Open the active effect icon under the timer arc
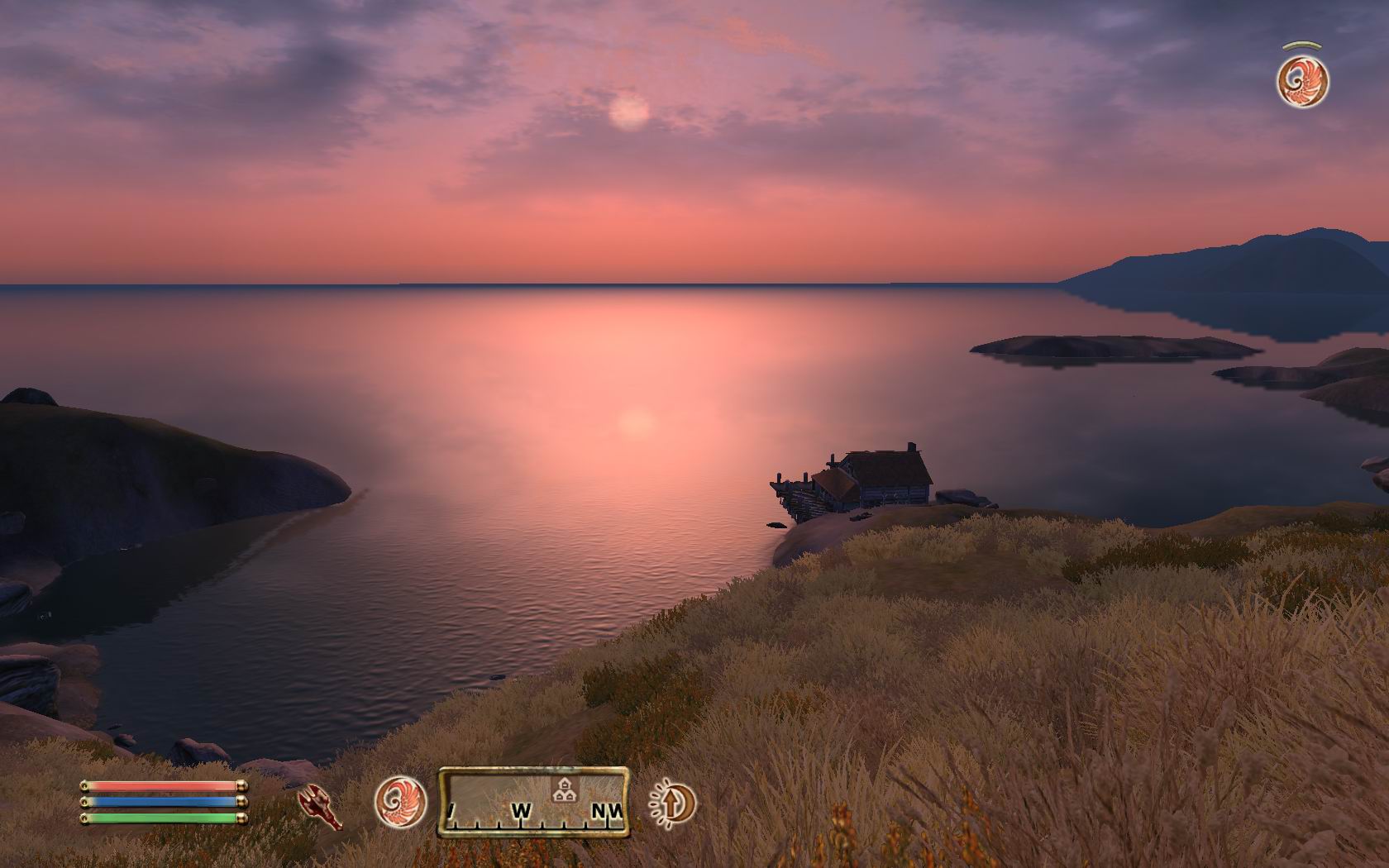 [1302, 81]
